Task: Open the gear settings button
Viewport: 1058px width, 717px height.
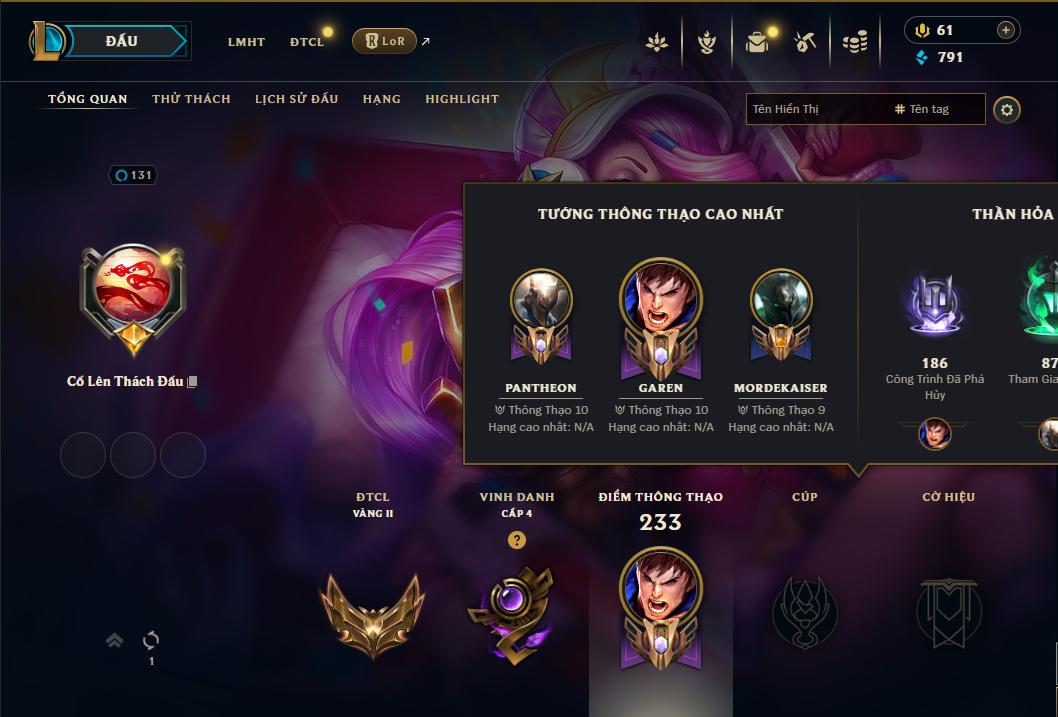Action: [1007, 109]
